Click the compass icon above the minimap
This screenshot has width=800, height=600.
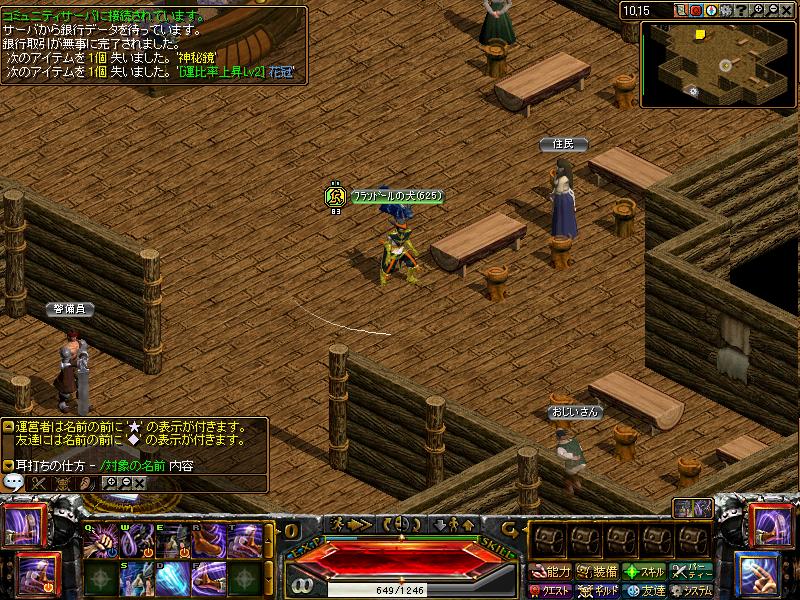(x=711, y=10)
